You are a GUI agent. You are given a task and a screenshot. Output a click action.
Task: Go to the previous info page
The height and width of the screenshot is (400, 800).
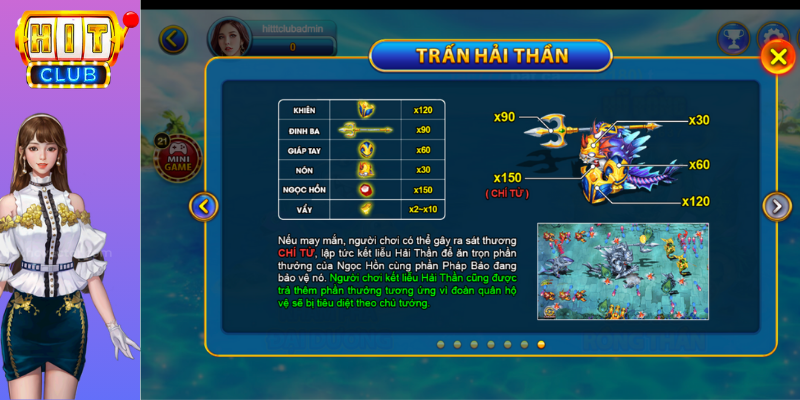204,206
